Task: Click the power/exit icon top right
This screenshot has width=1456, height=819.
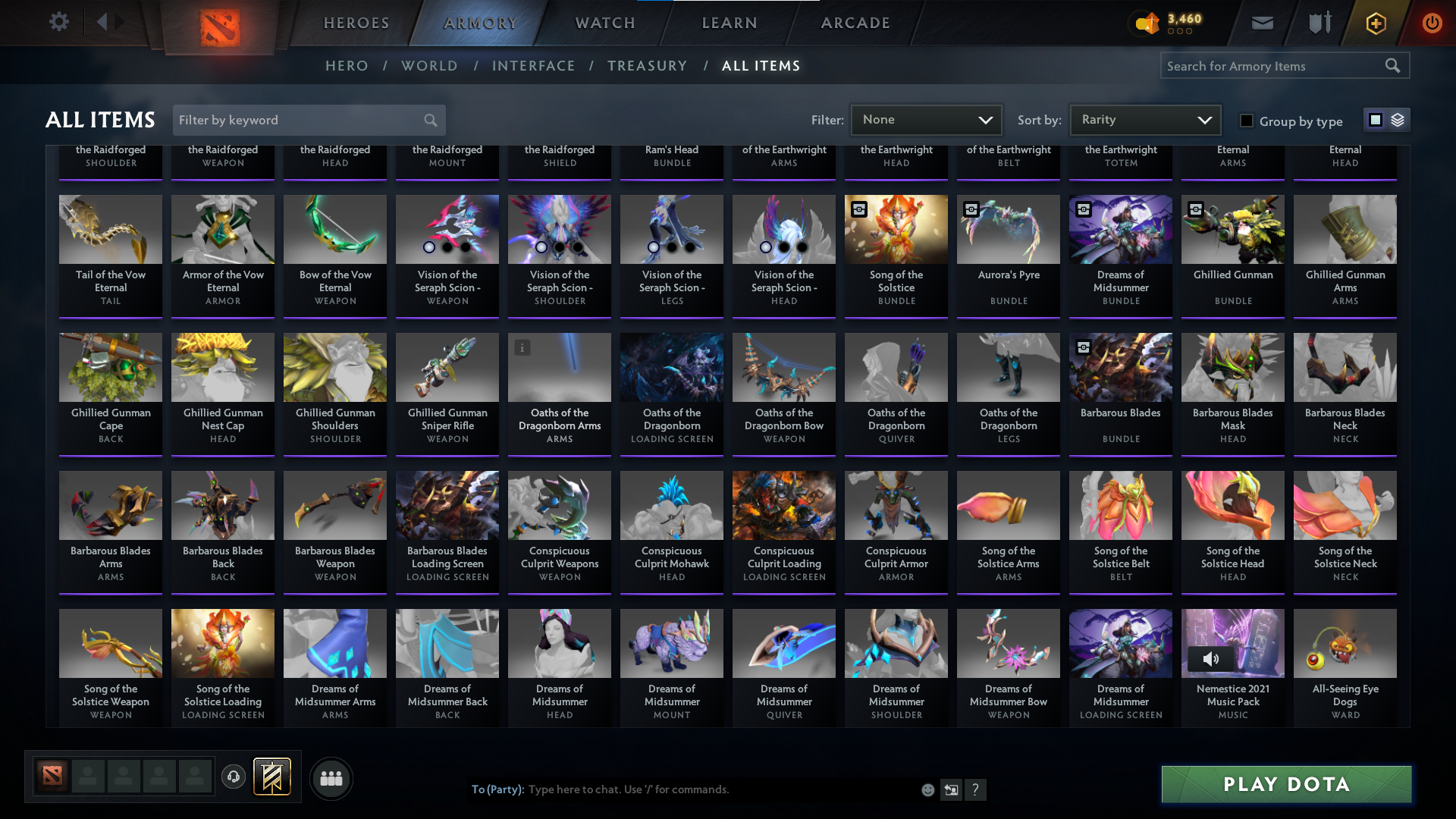Action: click(1432, 24)
